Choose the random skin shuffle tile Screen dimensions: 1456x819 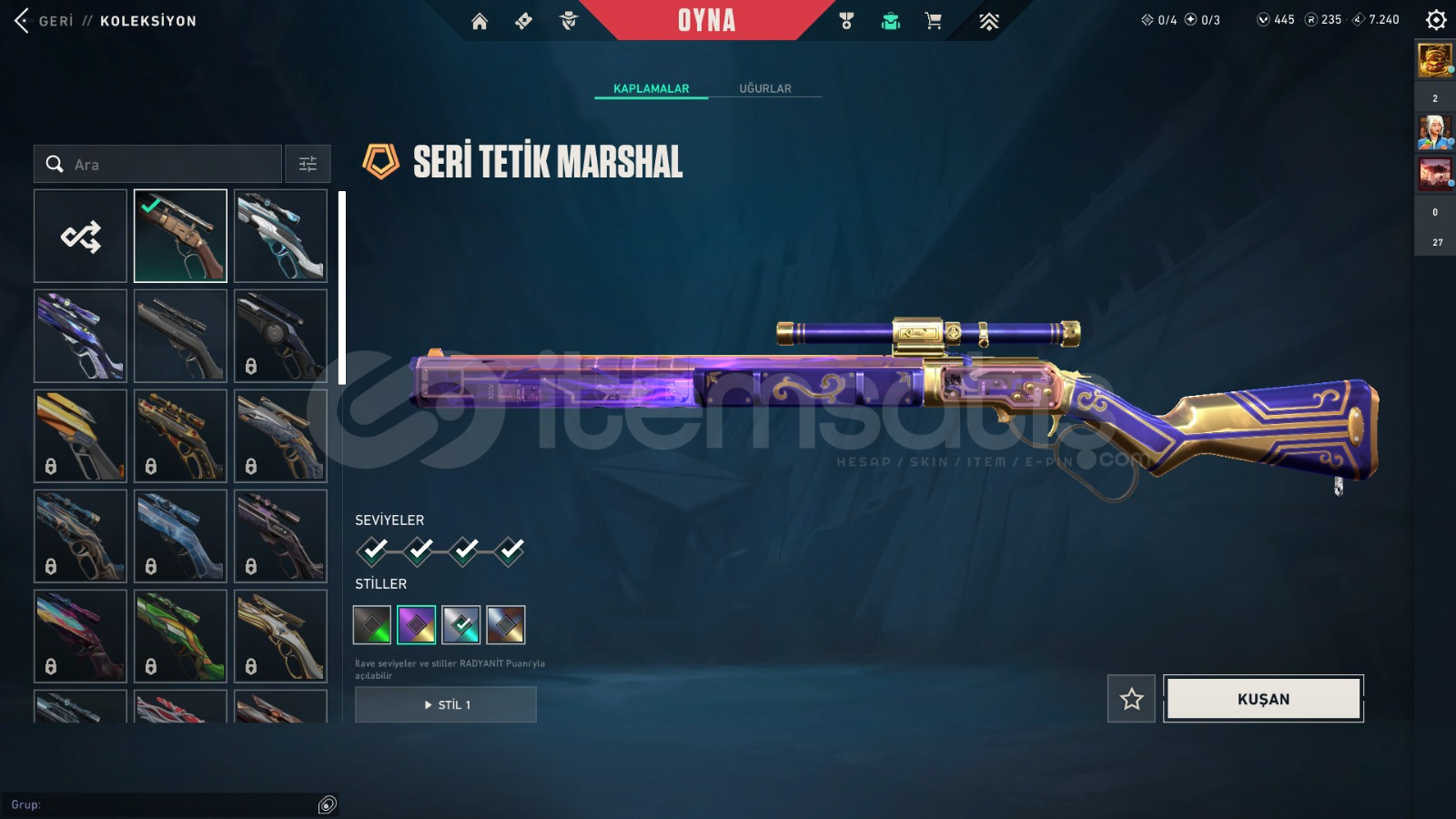81,237
